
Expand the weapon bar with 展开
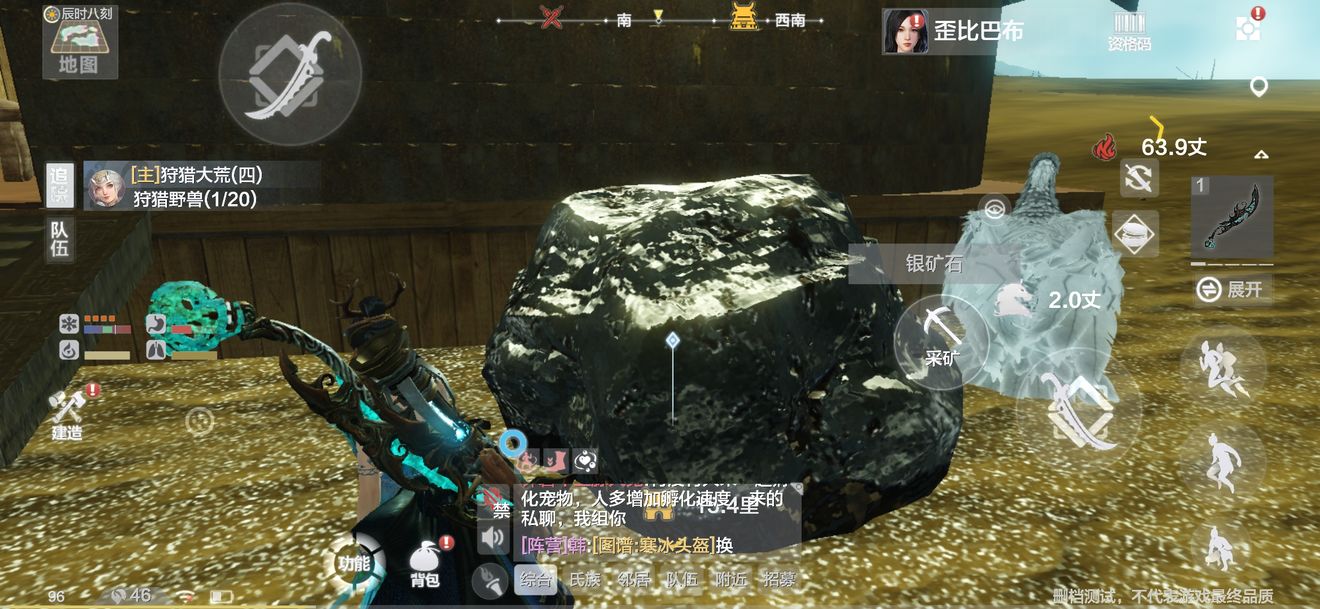tap(1232, 290)
